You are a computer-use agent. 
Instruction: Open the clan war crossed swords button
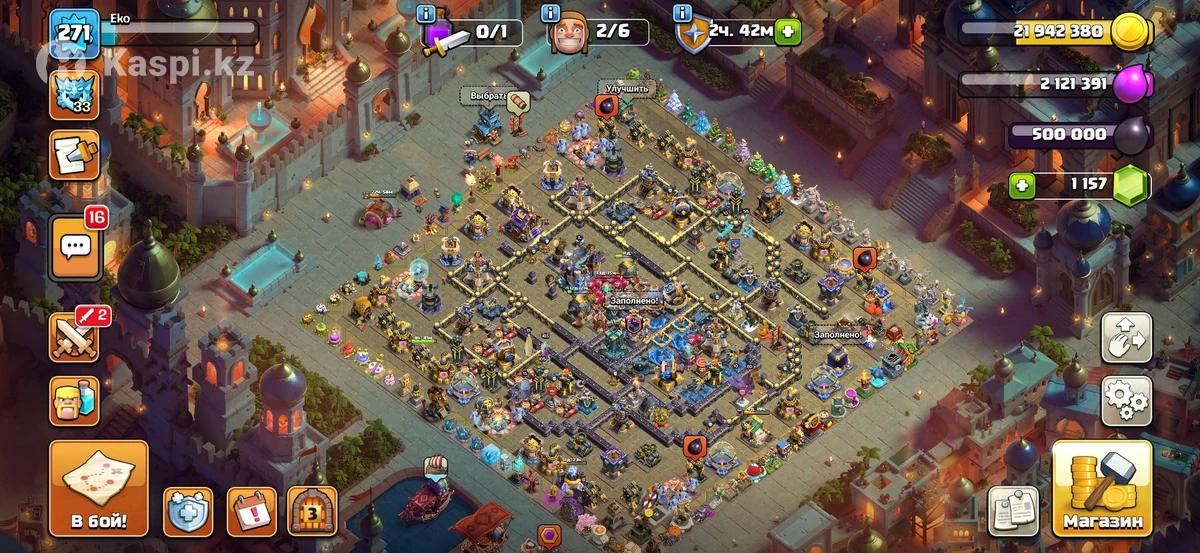tap(75, 336)
